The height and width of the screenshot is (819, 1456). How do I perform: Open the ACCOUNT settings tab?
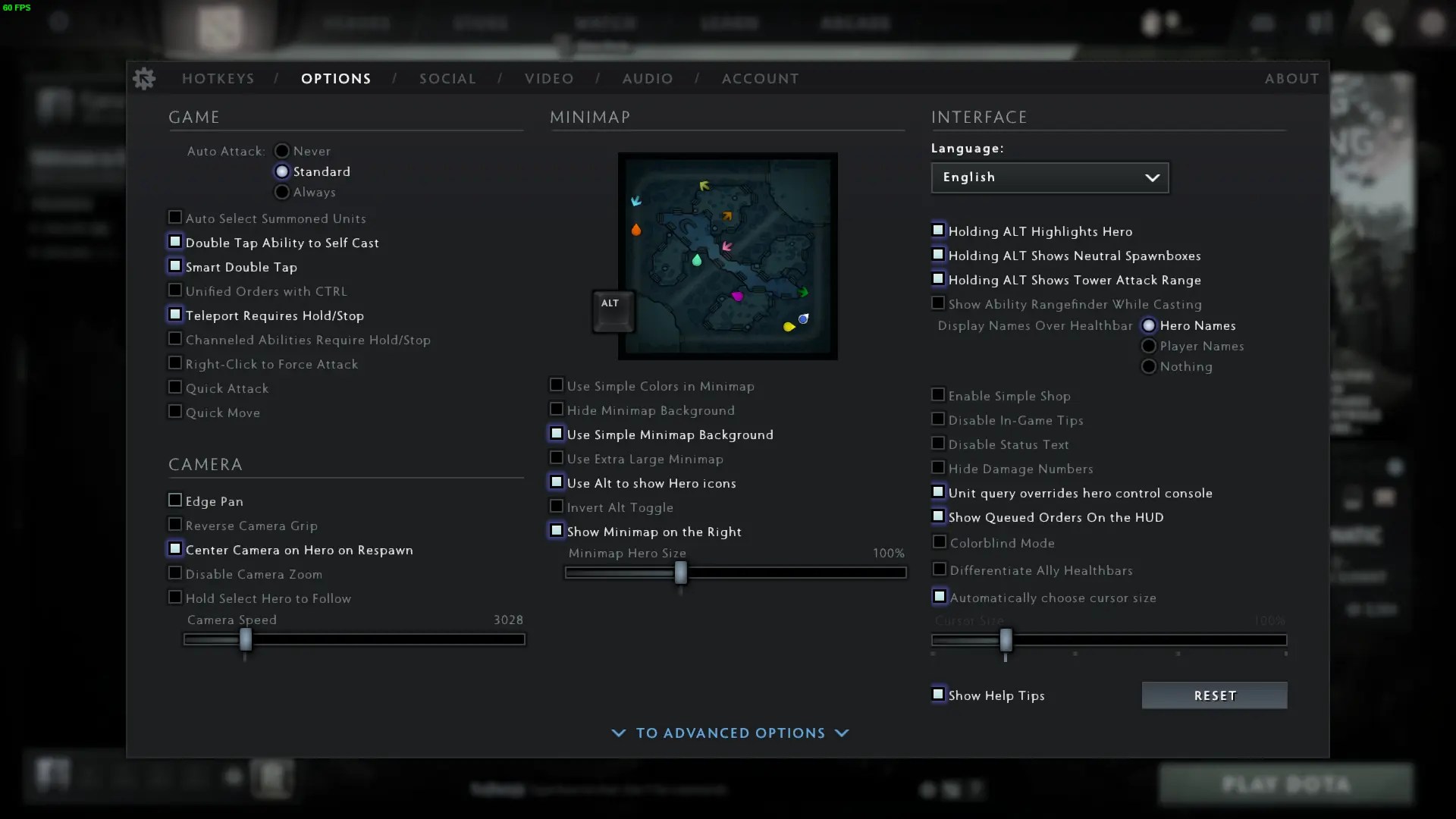[761, 78]
